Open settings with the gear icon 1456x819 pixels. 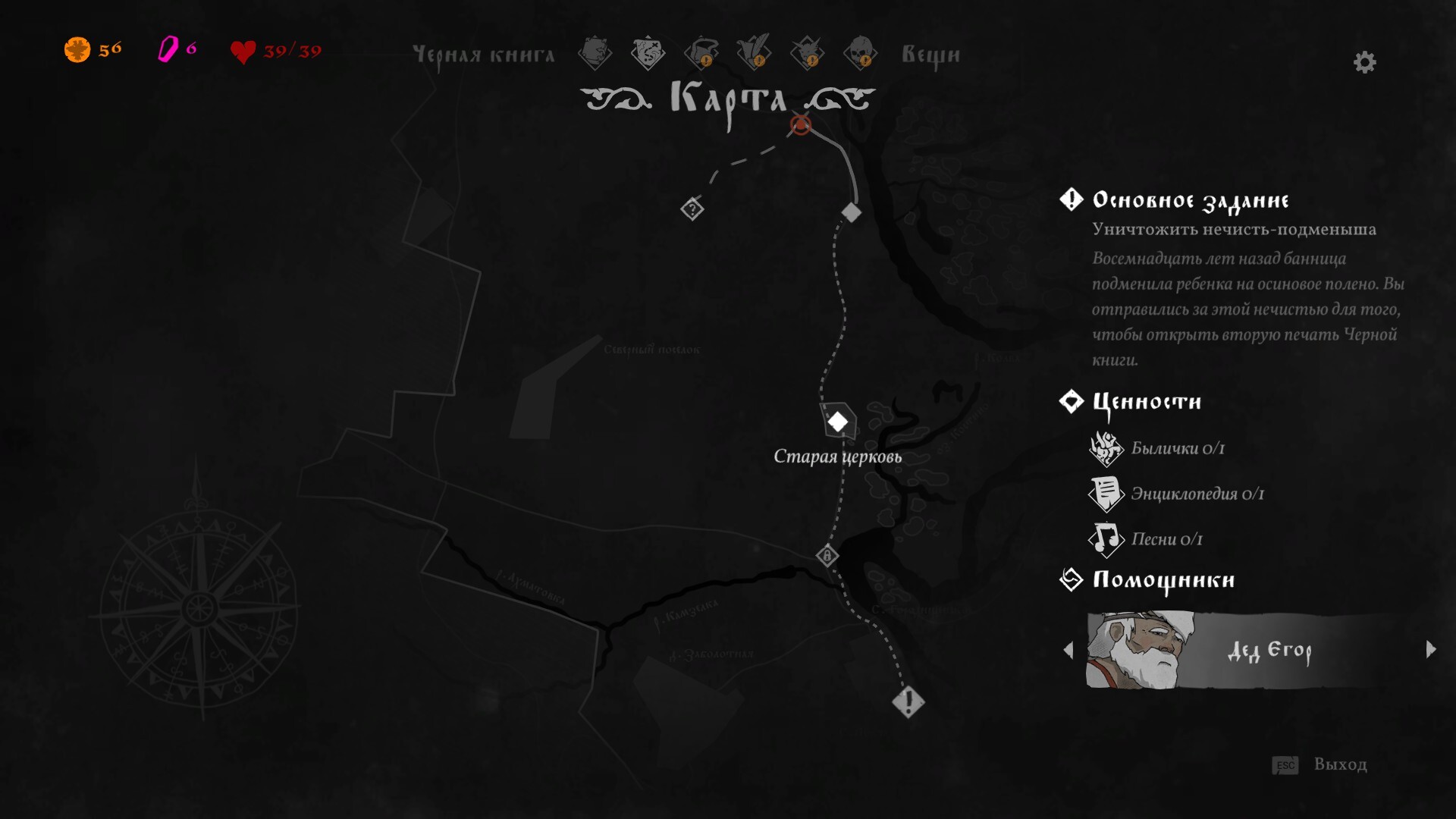coord(1364,62)
